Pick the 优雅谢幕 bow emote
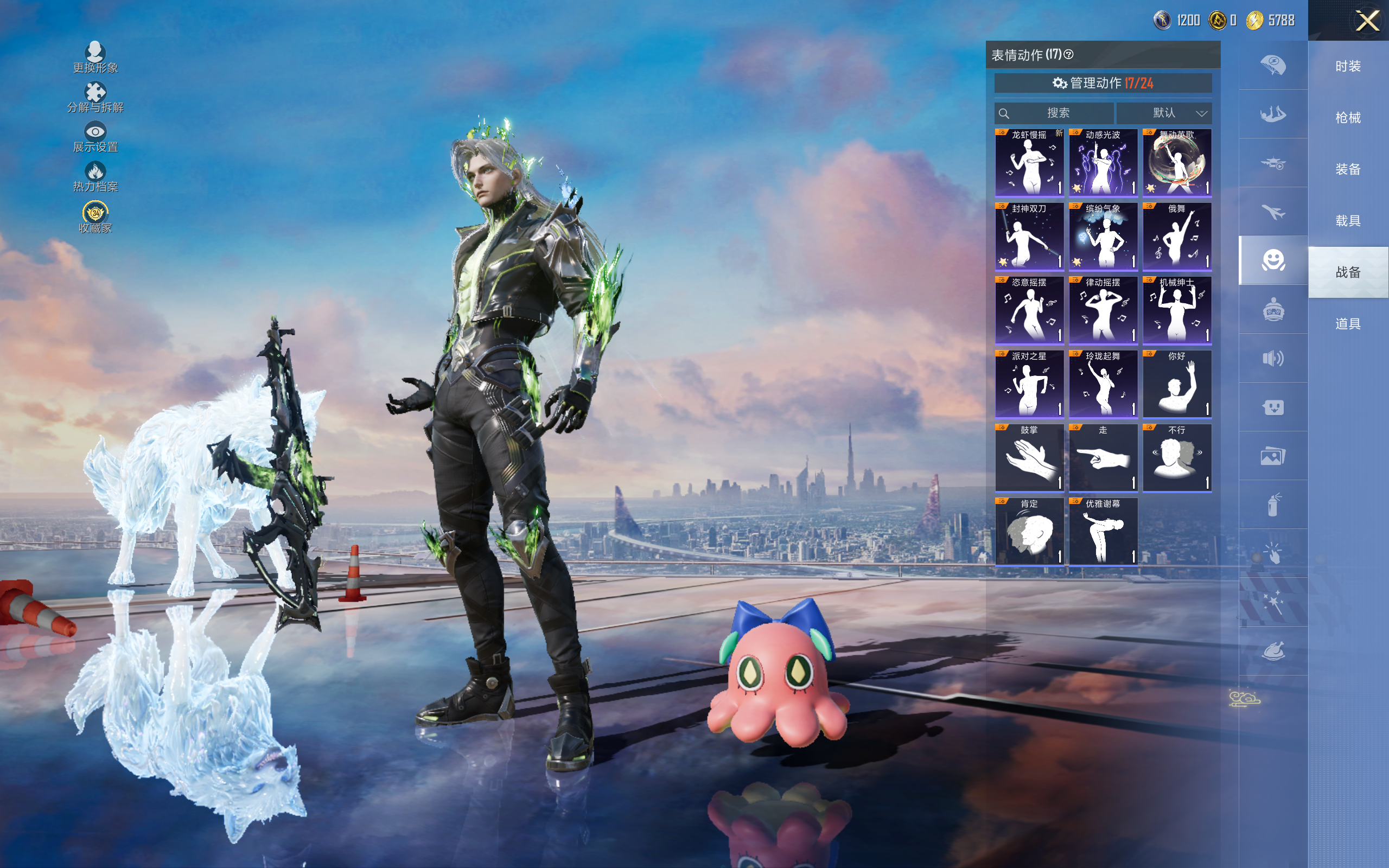Screen dimensions: 1389x868 (1103, 532)
